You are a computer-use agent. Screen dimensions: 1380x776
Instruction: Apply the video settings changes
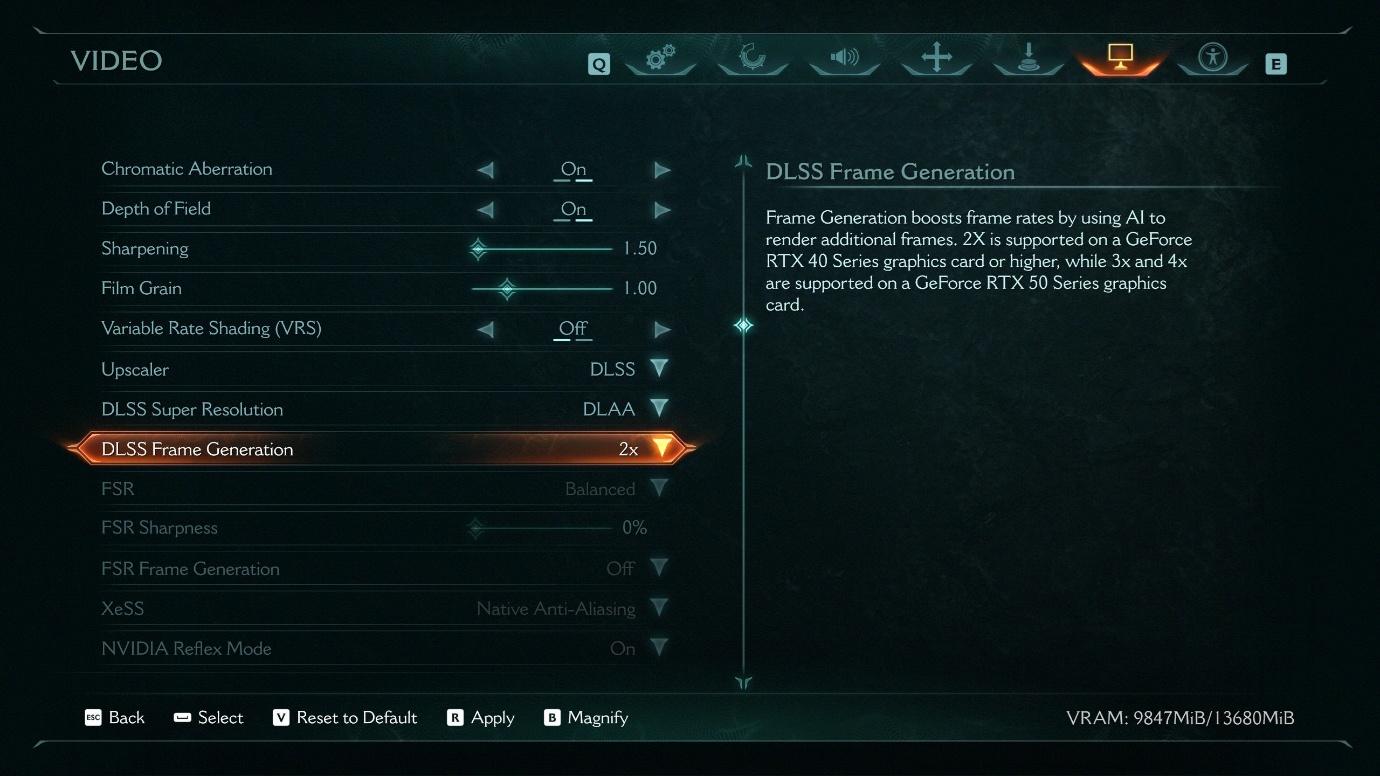[x=481, y=718]
